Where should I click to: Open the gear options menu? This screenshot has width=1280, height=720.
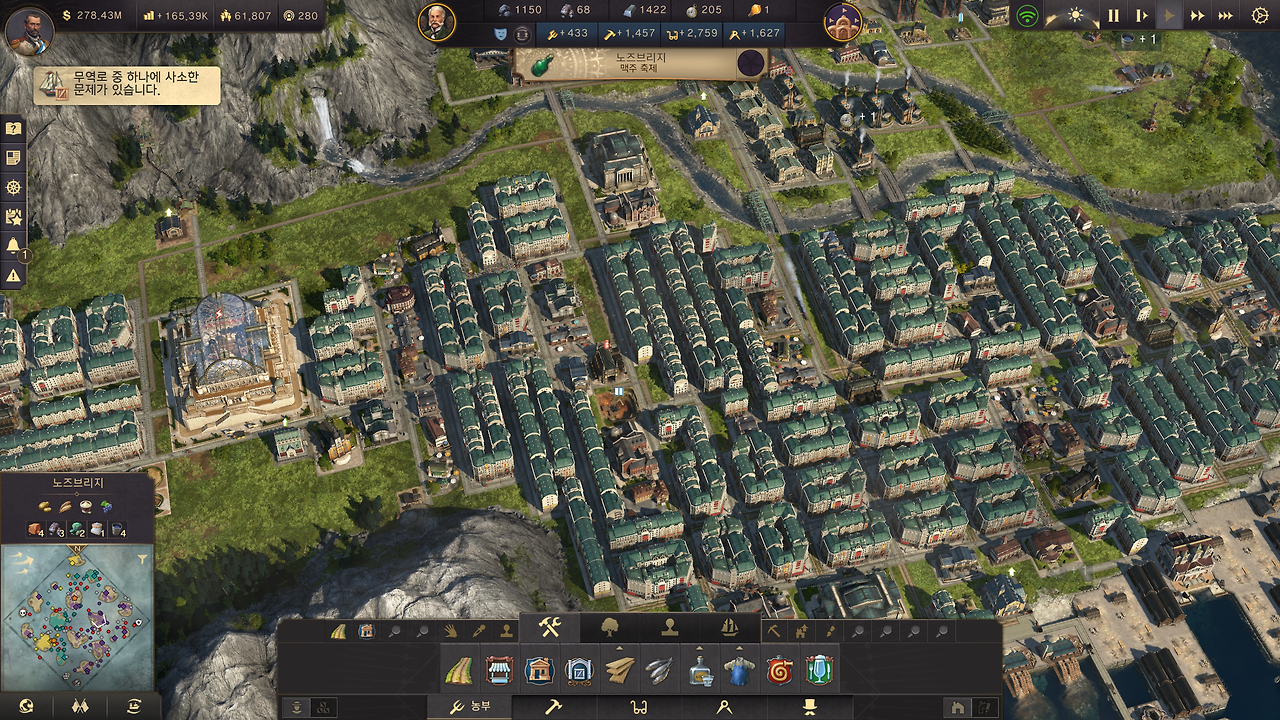click(x=1259, y=16)
